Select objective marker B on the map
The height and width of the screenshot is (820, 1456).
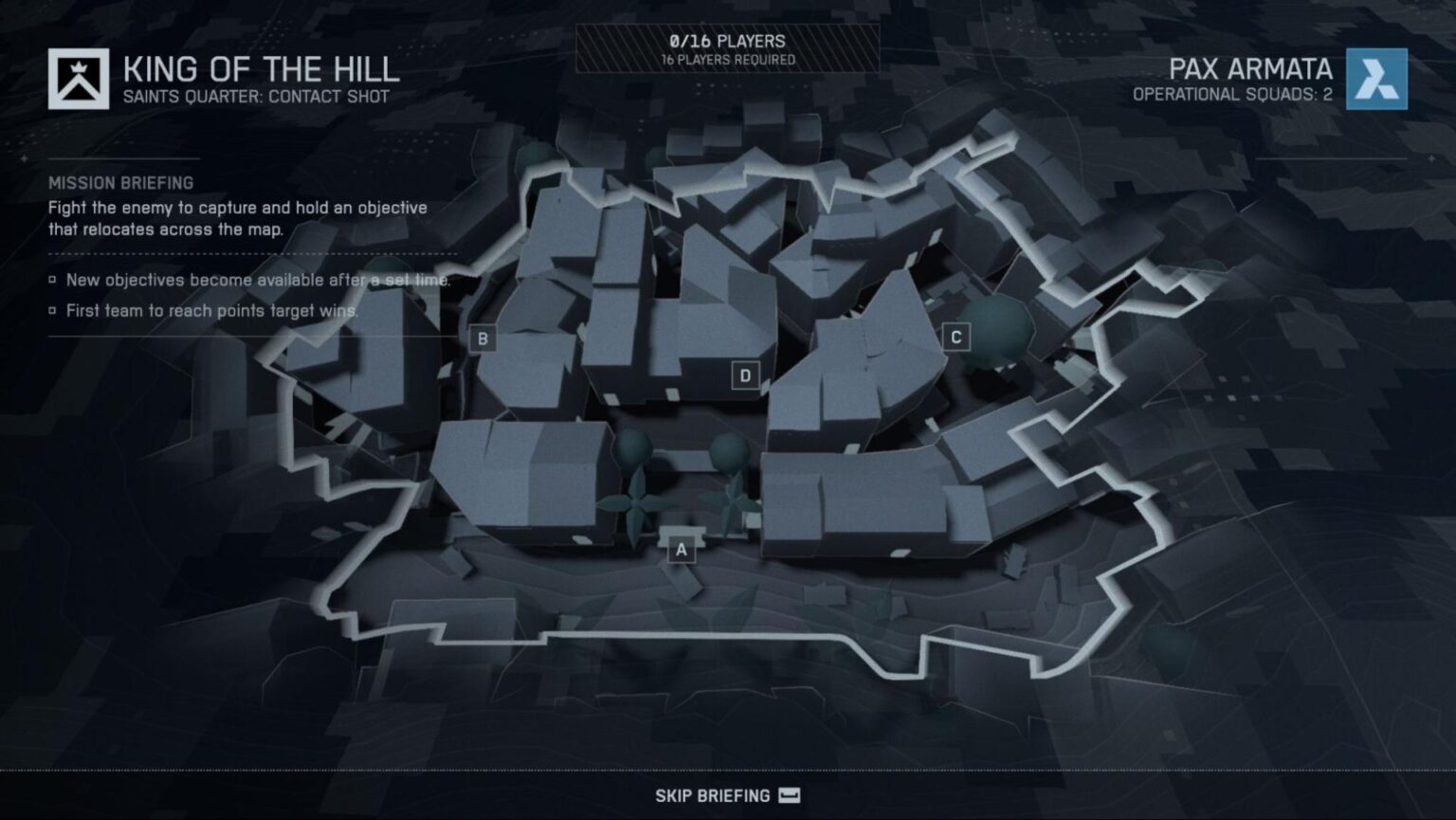pos(484,336)
